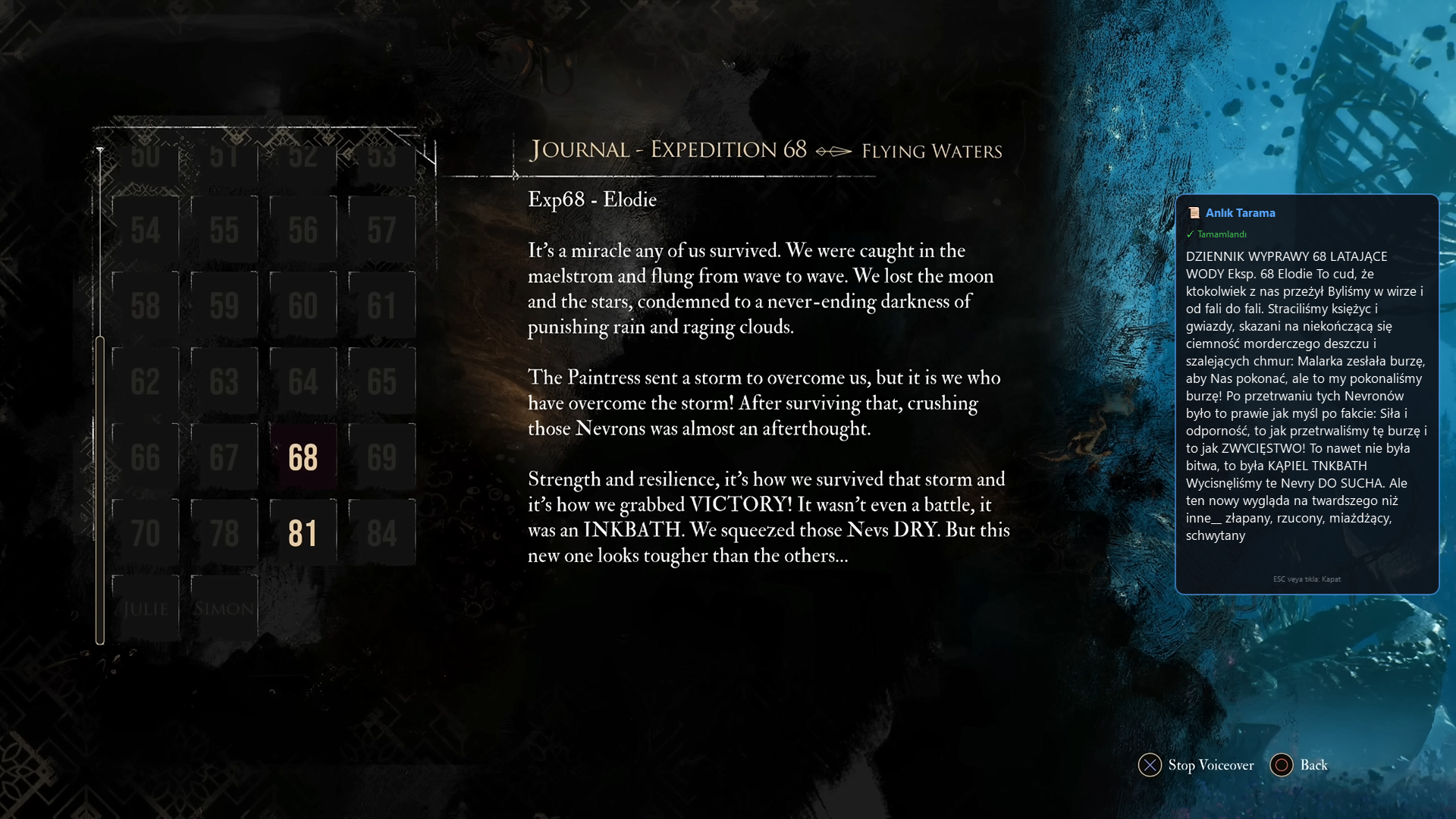The width and height of the screenshot is (1456, 819).
Task: Select journal tile number 60
Action: pyautogui.click(x=303, y=306)
